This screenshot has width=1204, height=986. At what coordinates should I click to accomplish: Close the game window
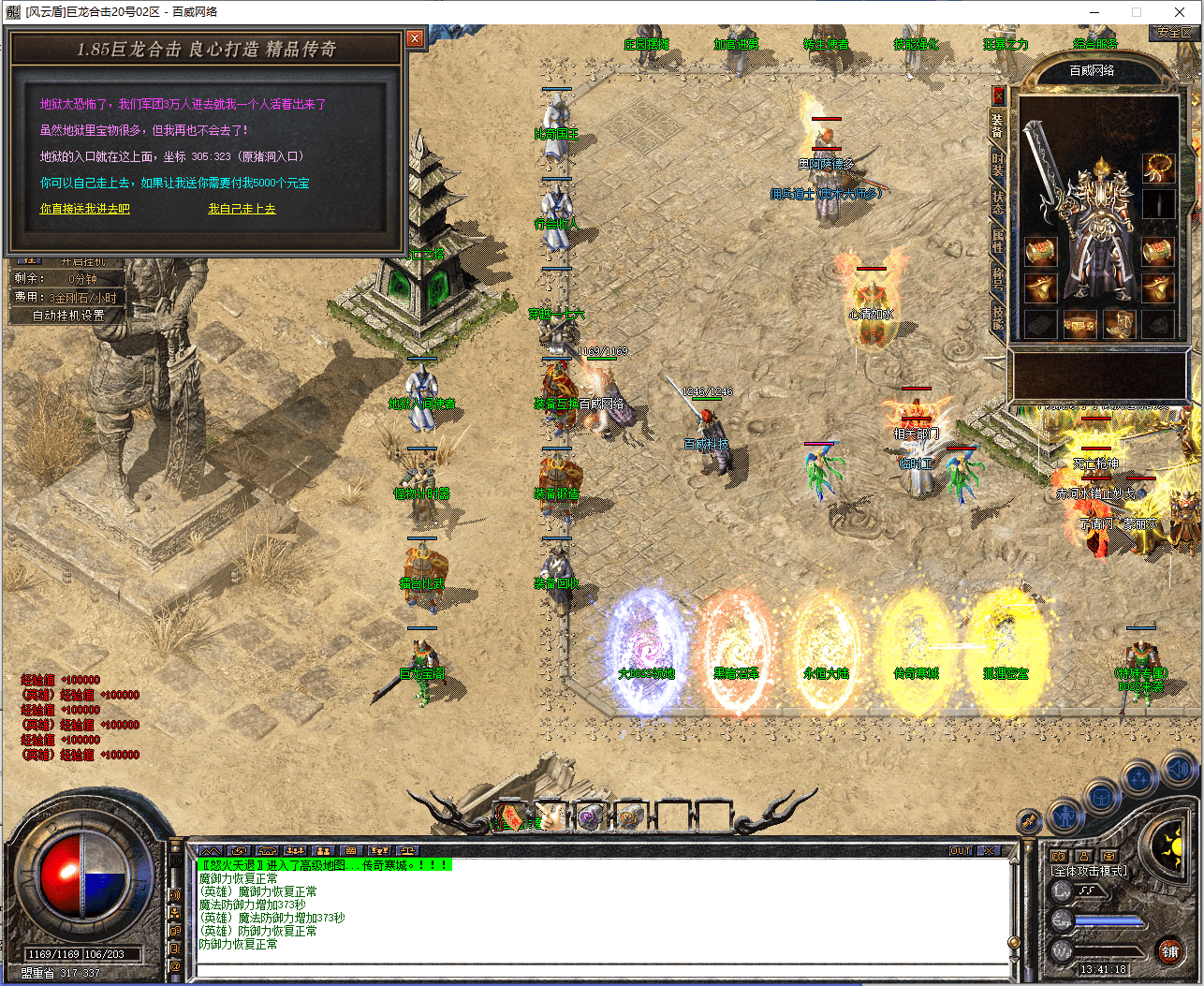[1179, 12]
